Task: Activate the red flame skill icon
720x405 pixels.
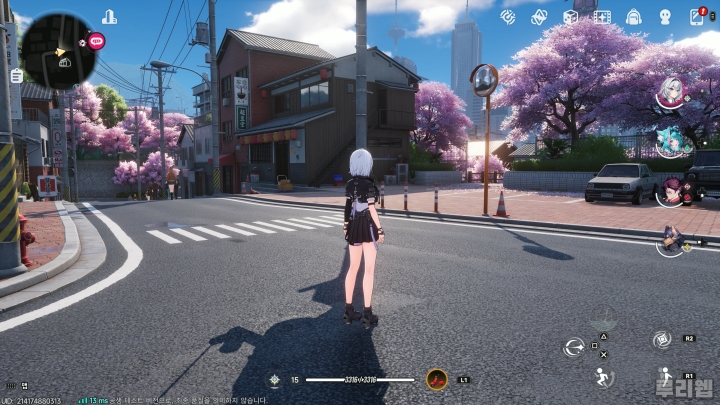Action: point(436,379)
